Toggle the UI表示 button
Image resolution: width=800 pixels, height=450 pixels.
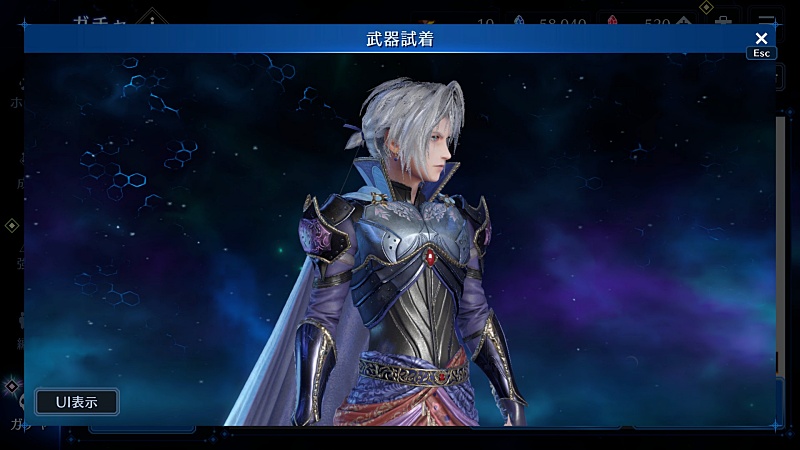(77, 402)
